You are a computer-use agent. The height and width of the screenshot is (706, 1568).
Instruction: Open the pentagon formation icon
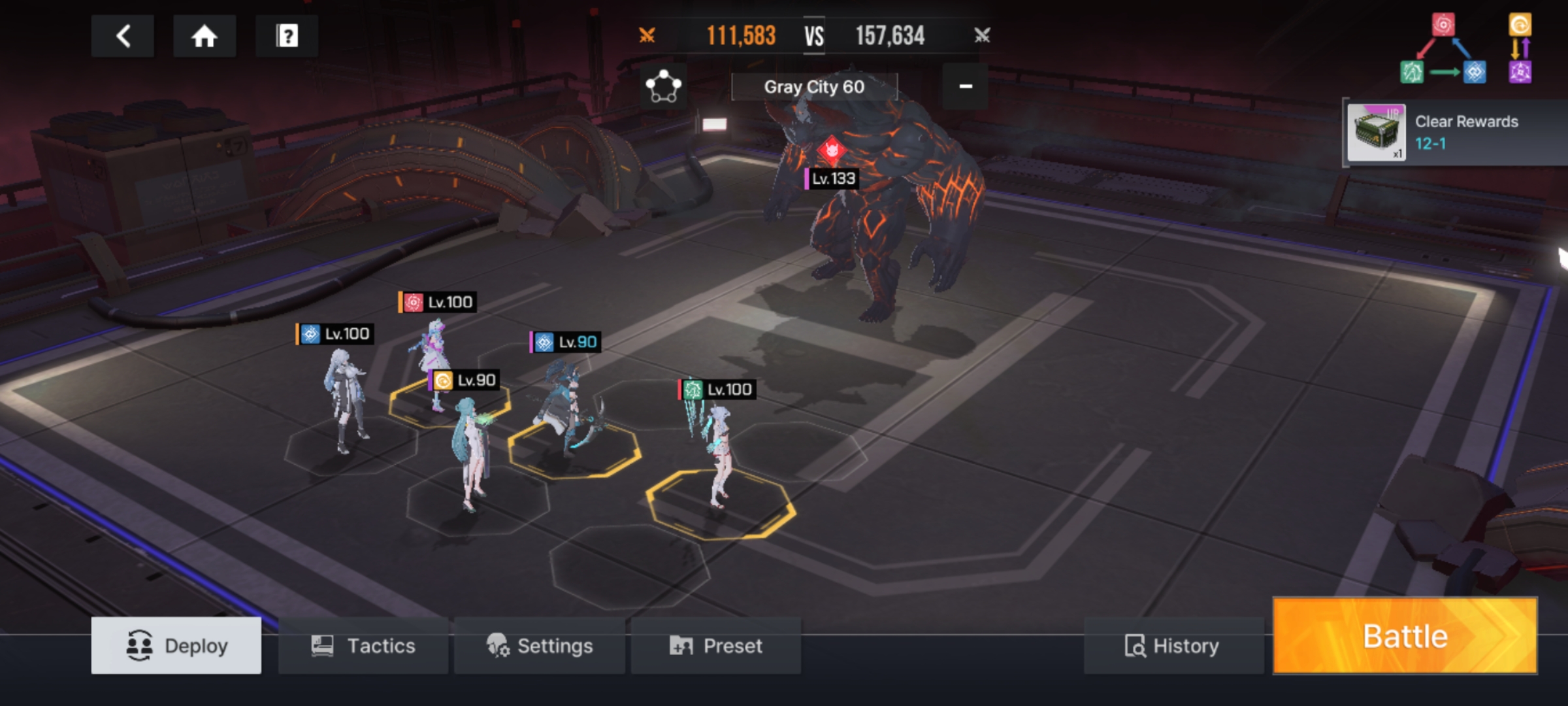point(663,87)
